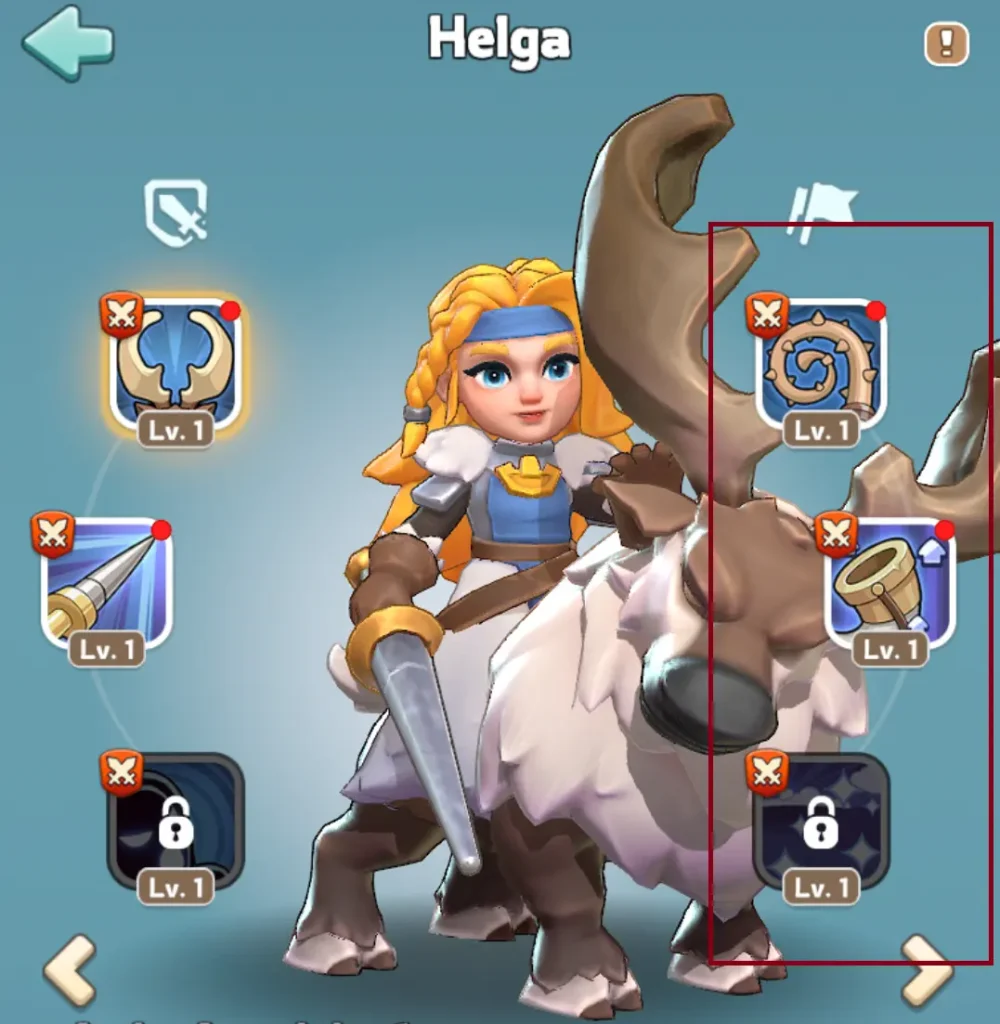Select the war horn trumpet skill
Screen dimensions: 1000x1024
[889, 585]
